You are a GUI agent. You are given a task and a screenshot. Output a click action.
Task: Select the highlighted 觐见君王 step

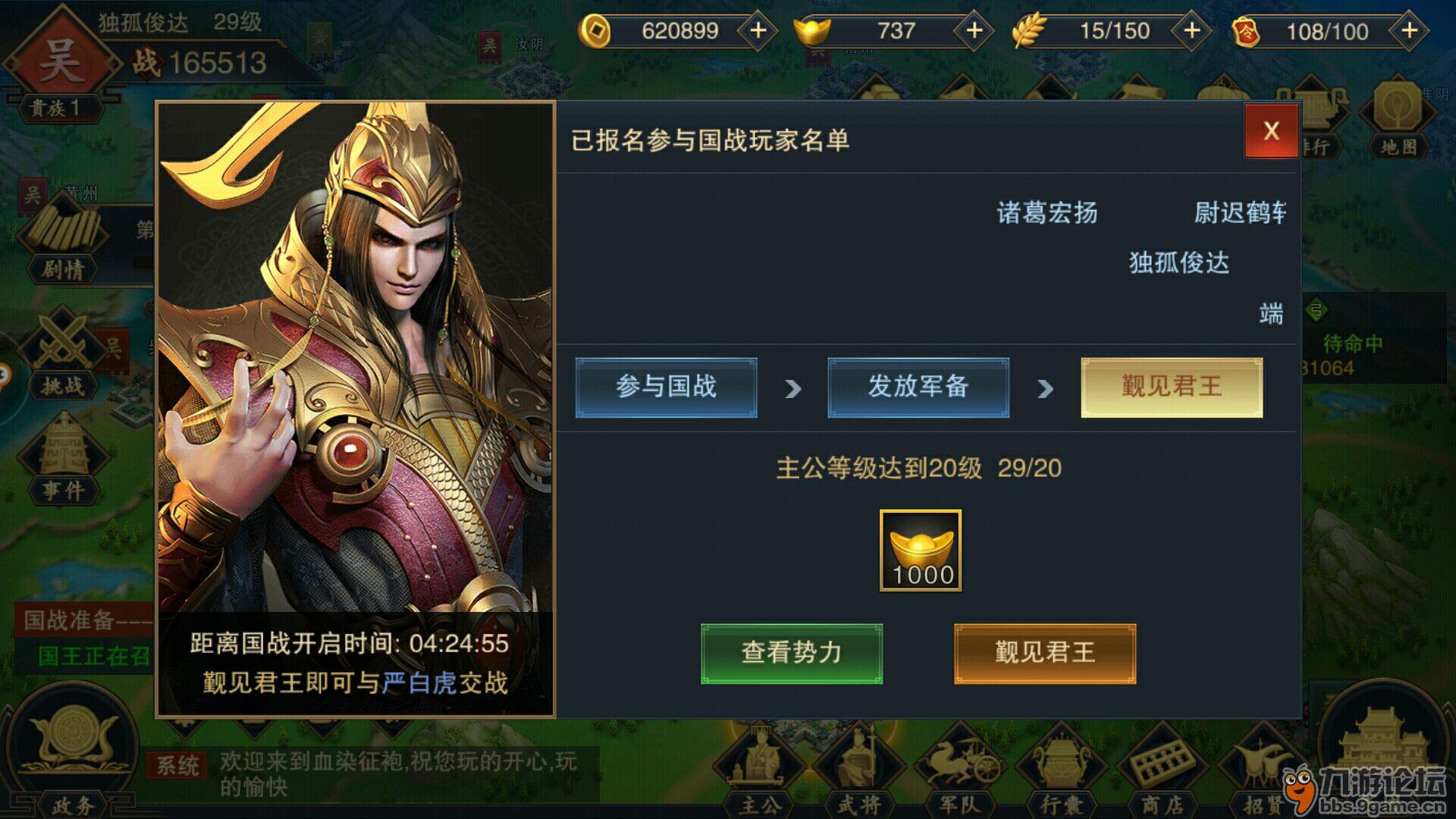point(1172,387)
